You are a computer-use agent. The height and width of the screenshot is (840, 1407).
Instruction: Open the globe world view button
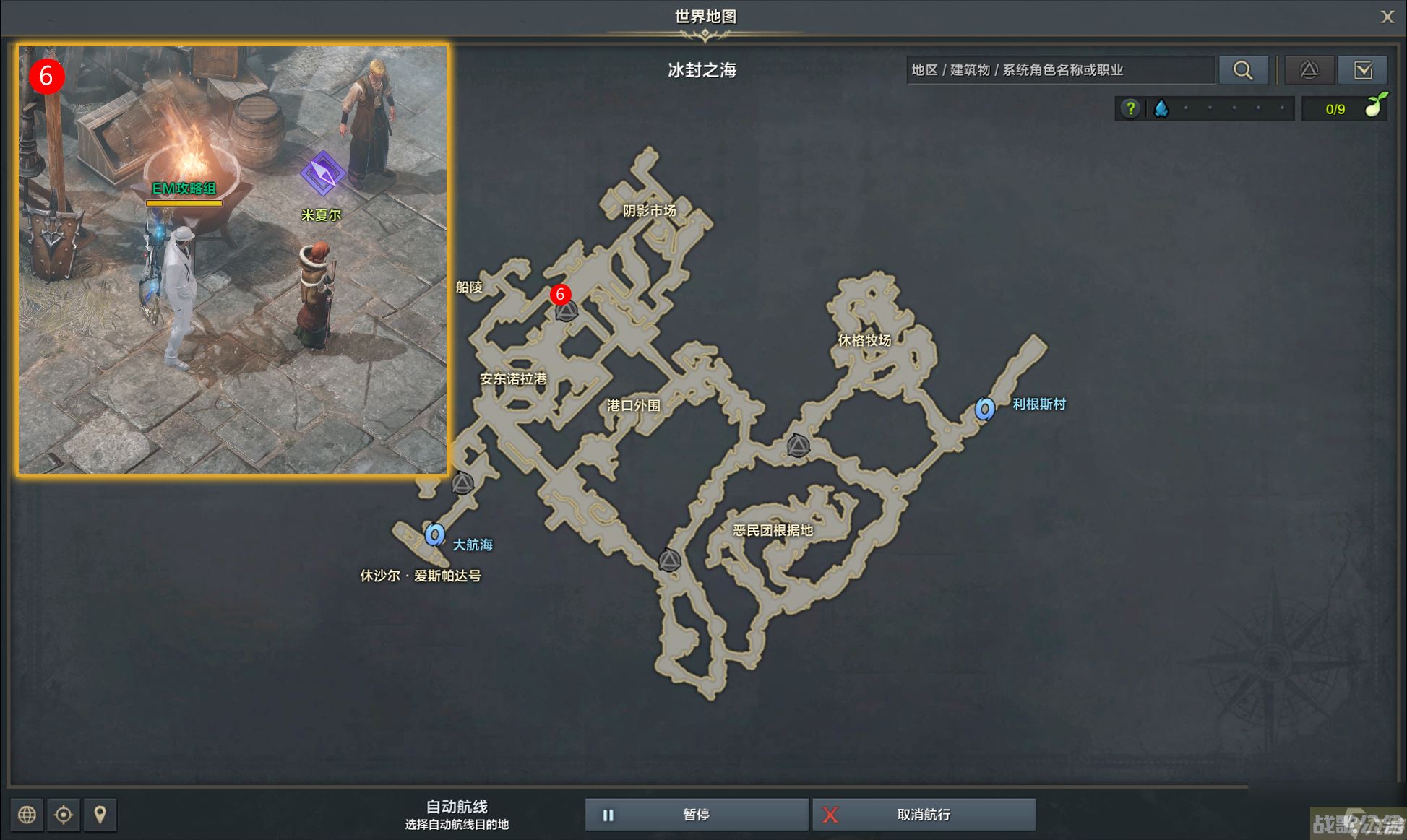[27, 815]
